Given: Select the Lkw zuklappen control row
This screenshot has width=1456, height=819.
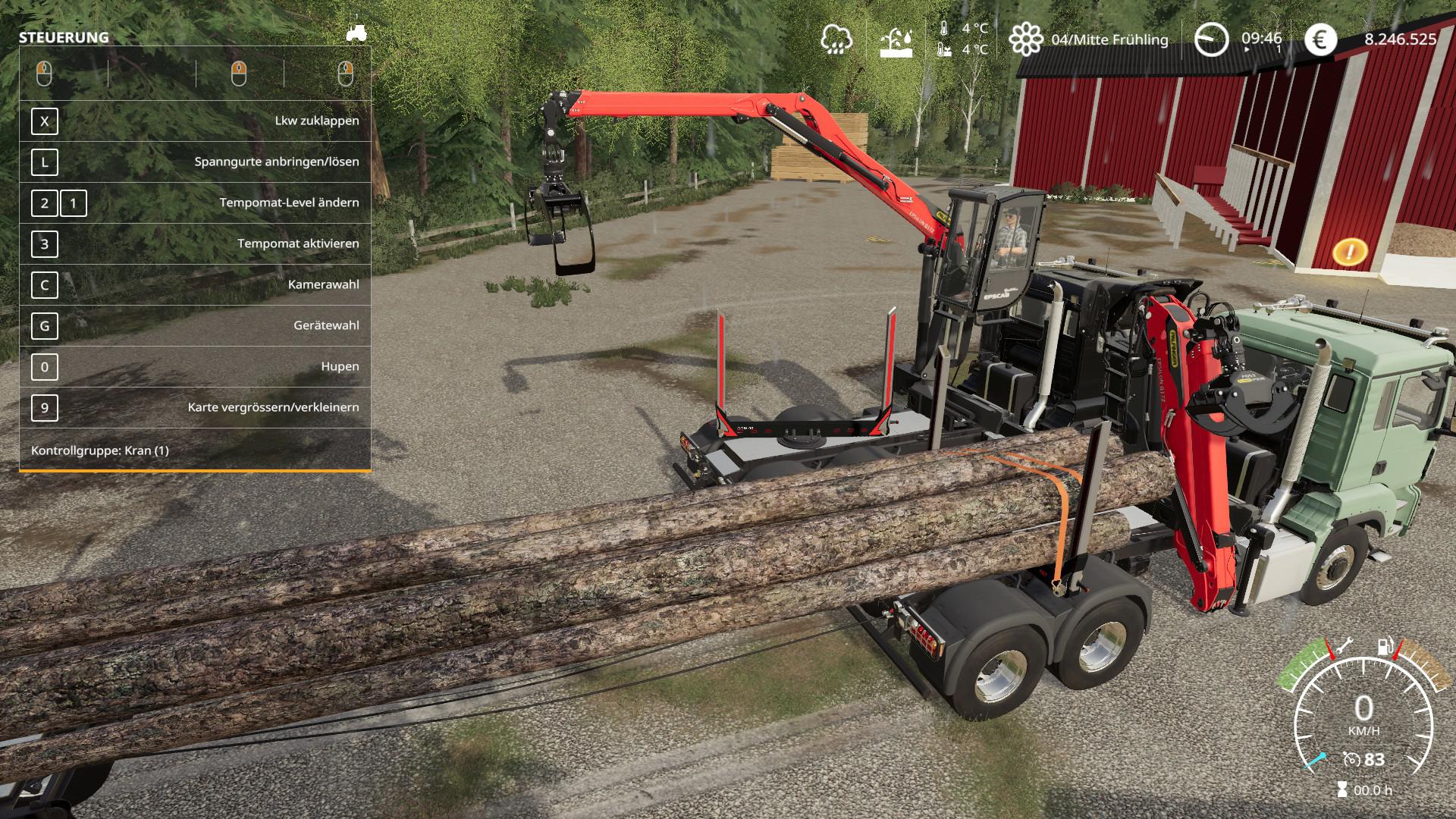Looking at the screenshot, I should point(195,121).
